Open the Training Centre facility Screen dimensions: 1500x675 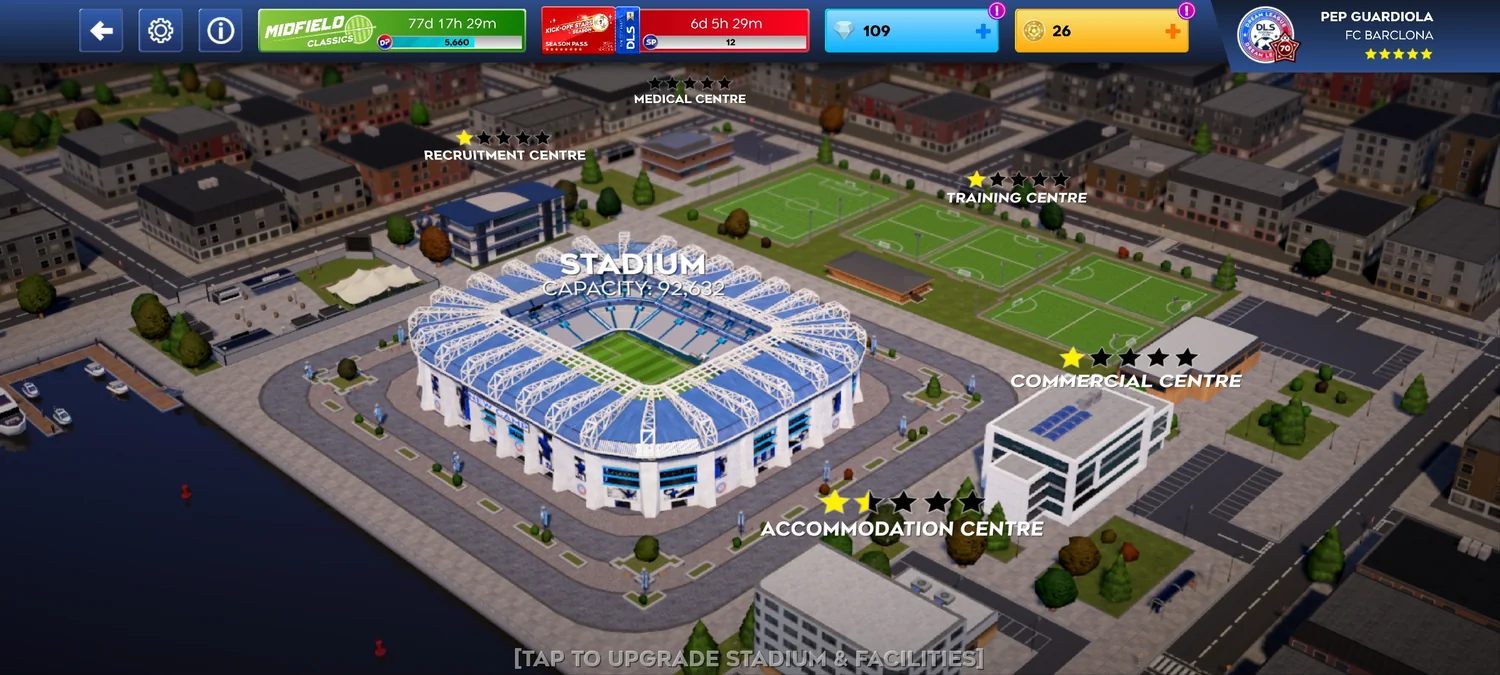click(x=1016, y=197)
